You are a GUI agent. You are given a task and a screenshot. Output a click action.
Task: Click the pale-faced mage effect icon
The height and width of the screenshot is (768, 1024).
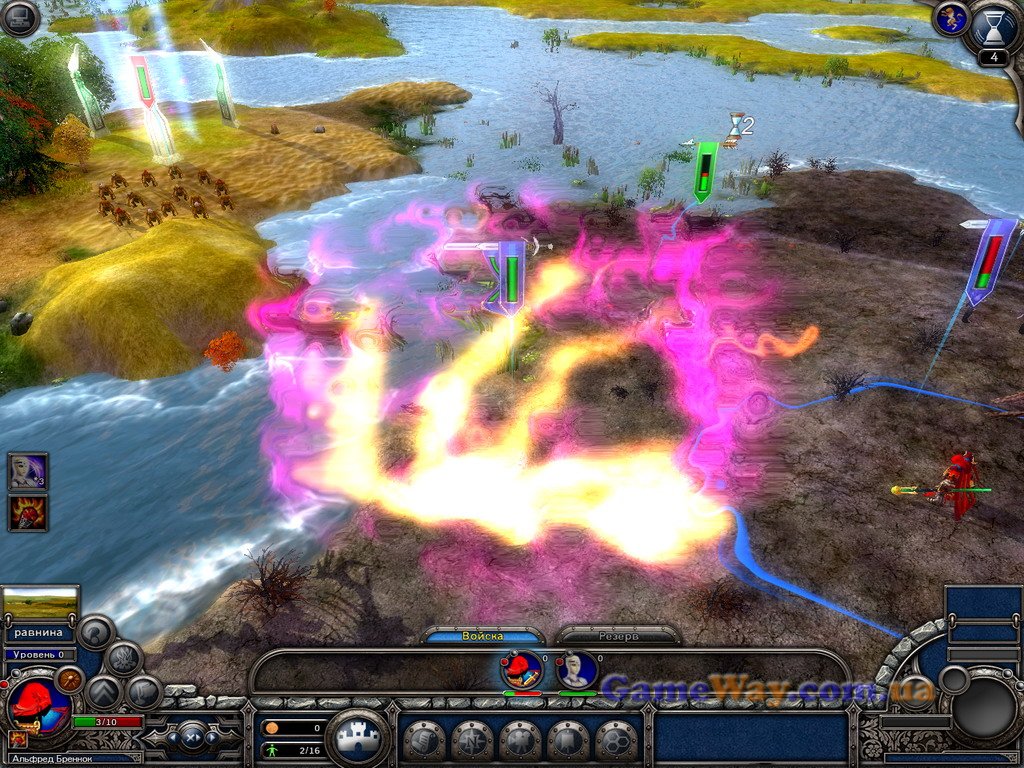27,471
